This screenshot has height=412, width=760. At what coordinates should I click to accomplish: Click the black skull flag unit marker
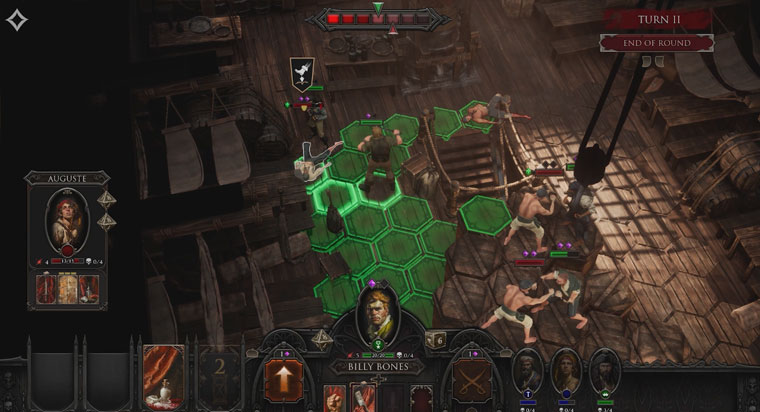pos(300,73)
